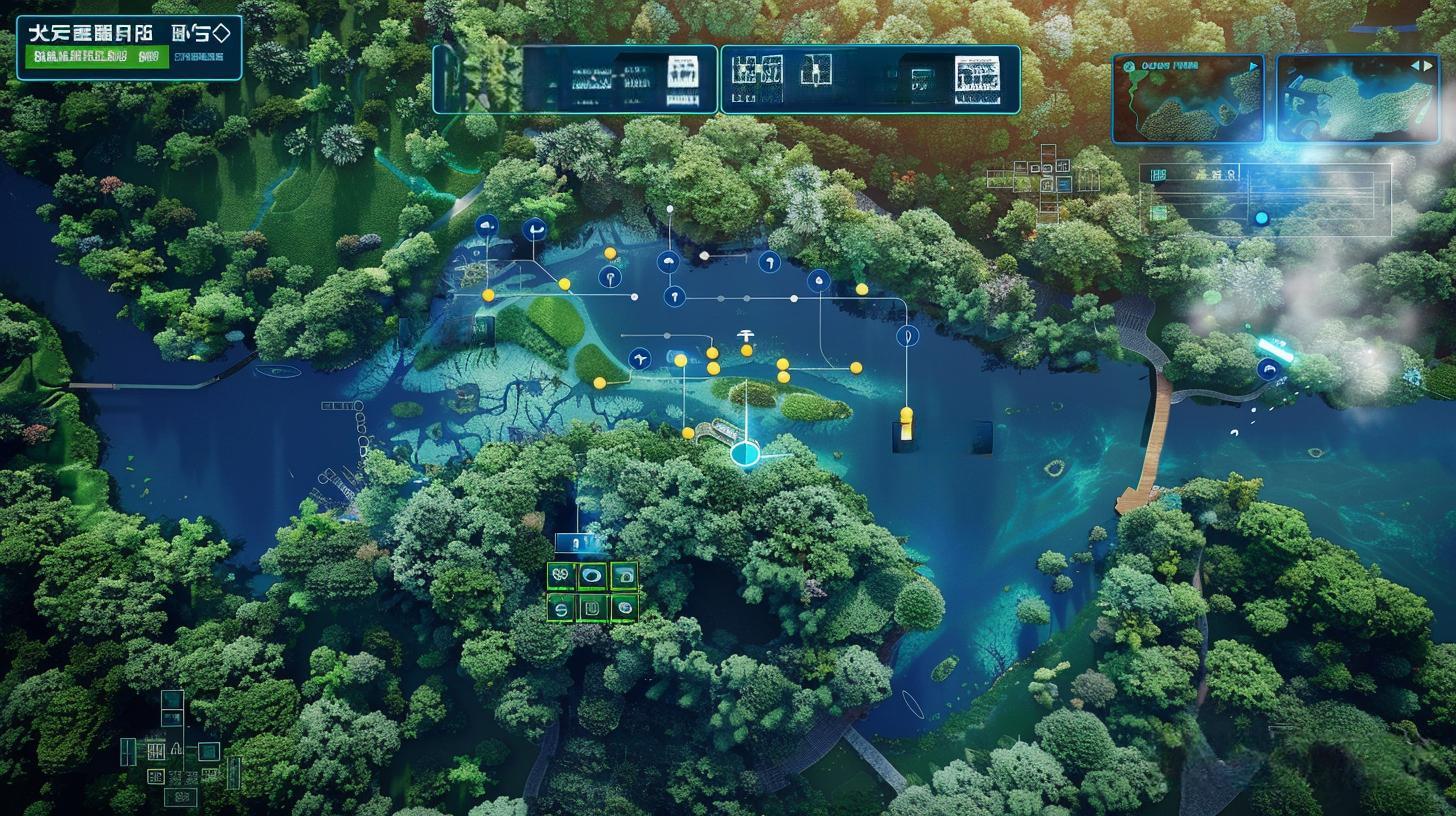Select the blue map marker beside the wooden bridge
Viewport: 1456px width, 816px height.
1269,369
